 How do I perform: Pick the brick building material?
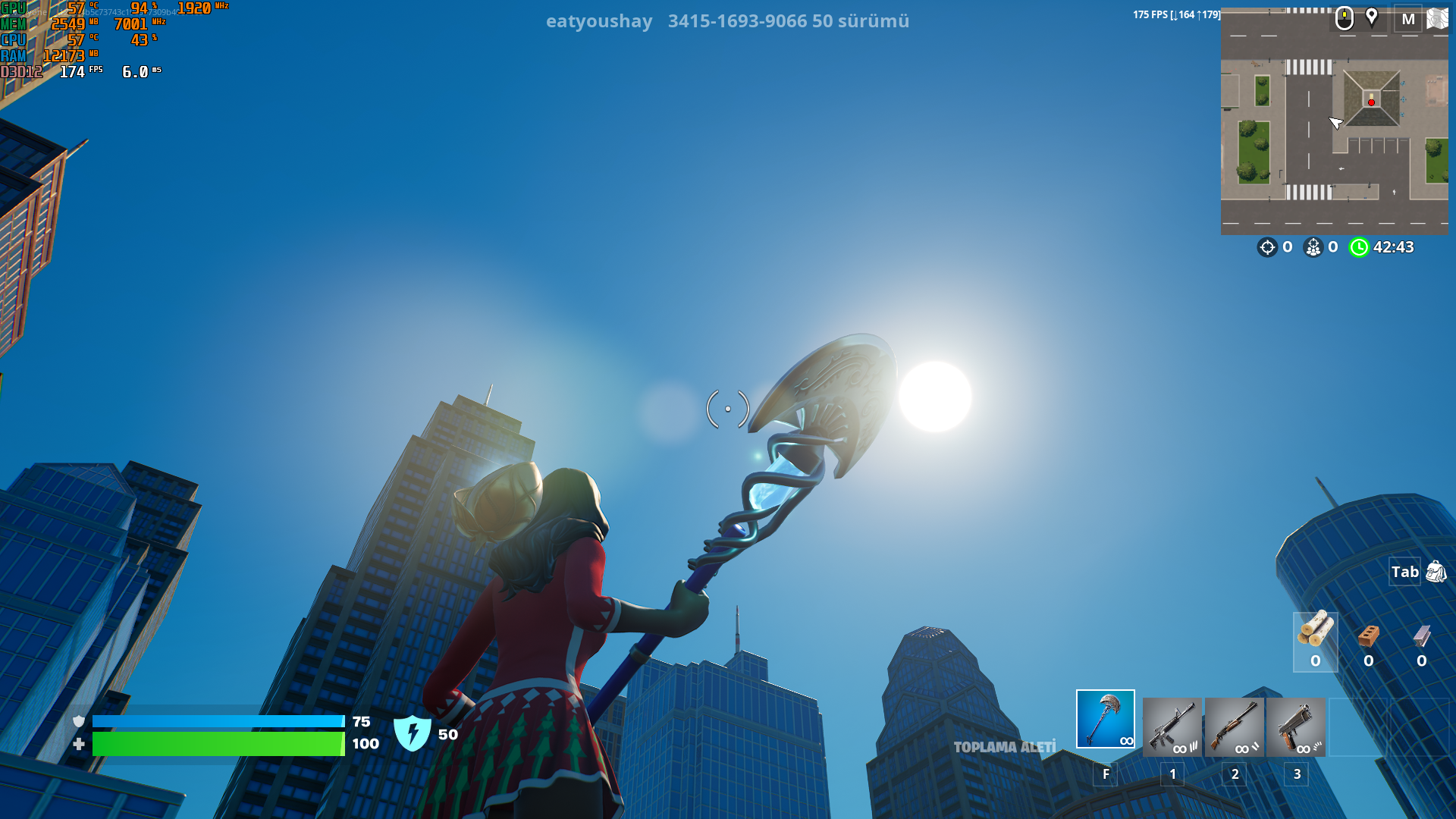click(1368, 642)
